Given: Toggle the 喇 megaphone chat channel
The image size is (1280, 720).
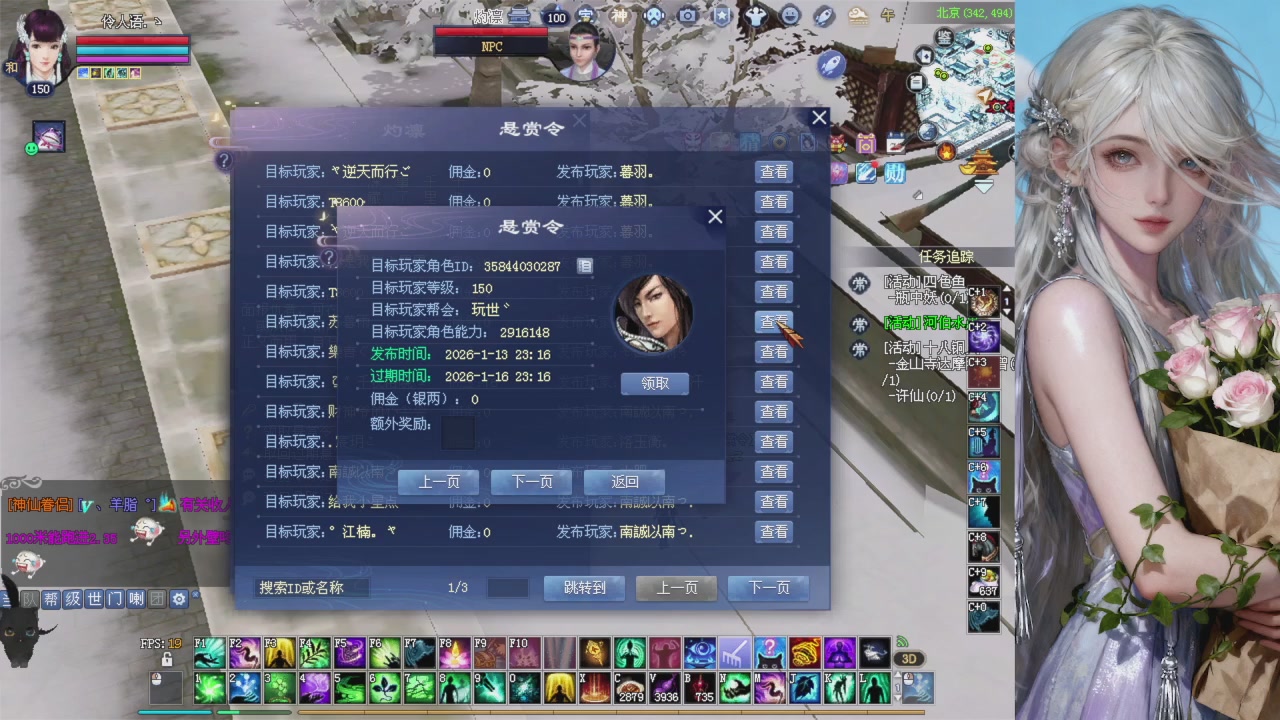Looking at the screenshot, I should coord(137,598).
